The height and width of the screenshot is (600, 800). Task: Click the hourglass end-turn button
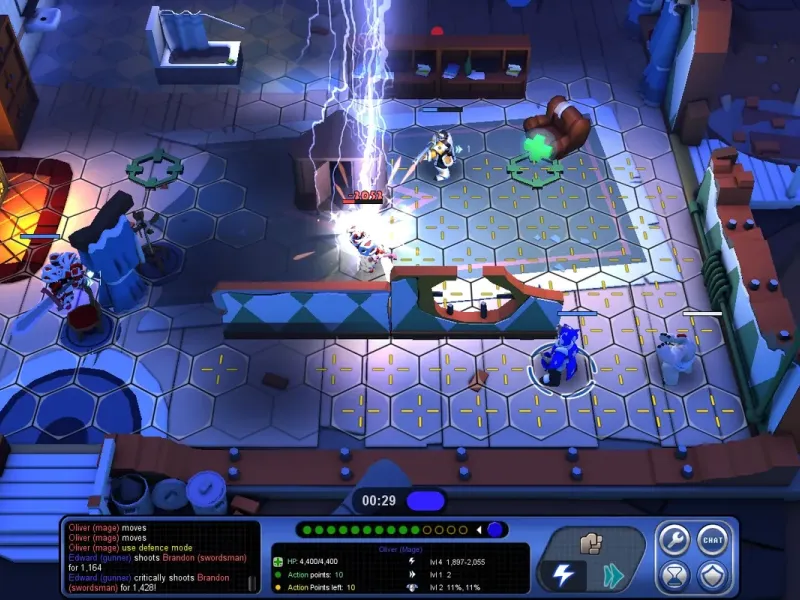point(674,577)
